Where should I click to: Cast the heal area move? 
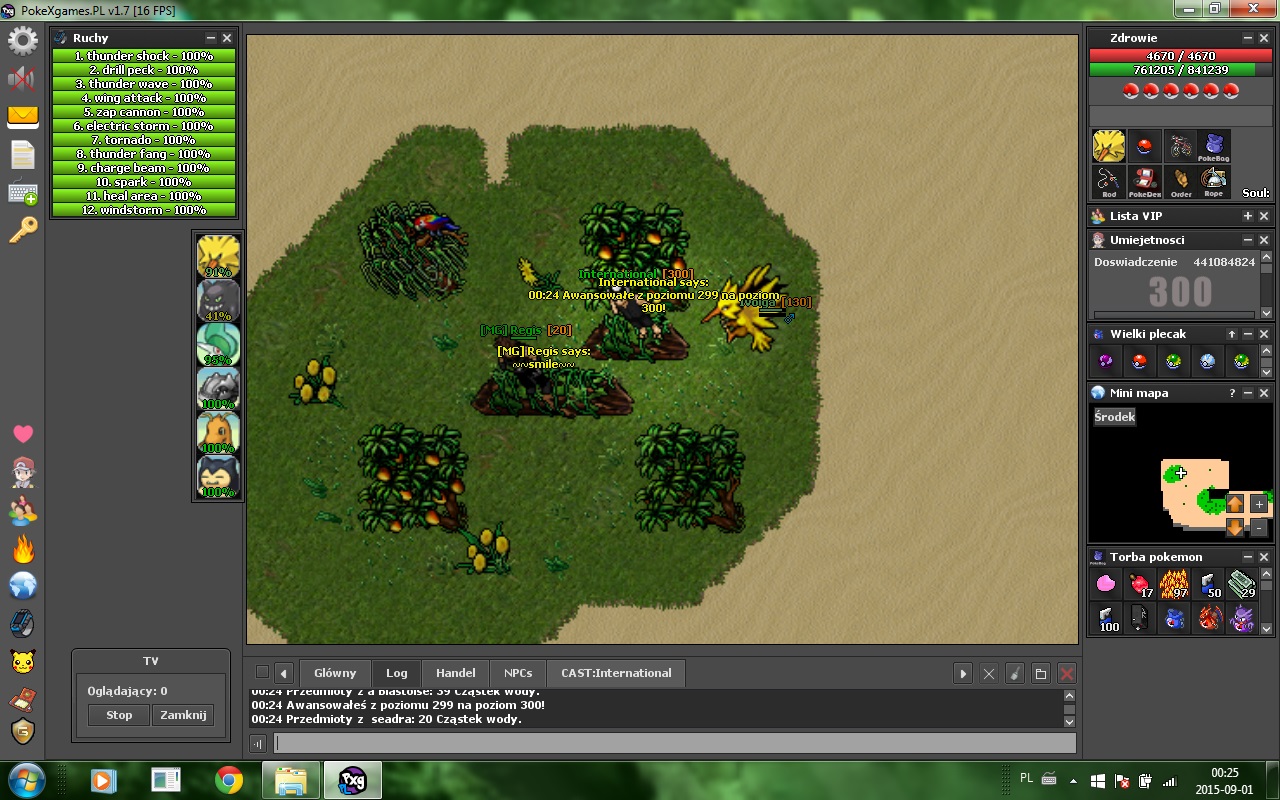coord(144,196)
